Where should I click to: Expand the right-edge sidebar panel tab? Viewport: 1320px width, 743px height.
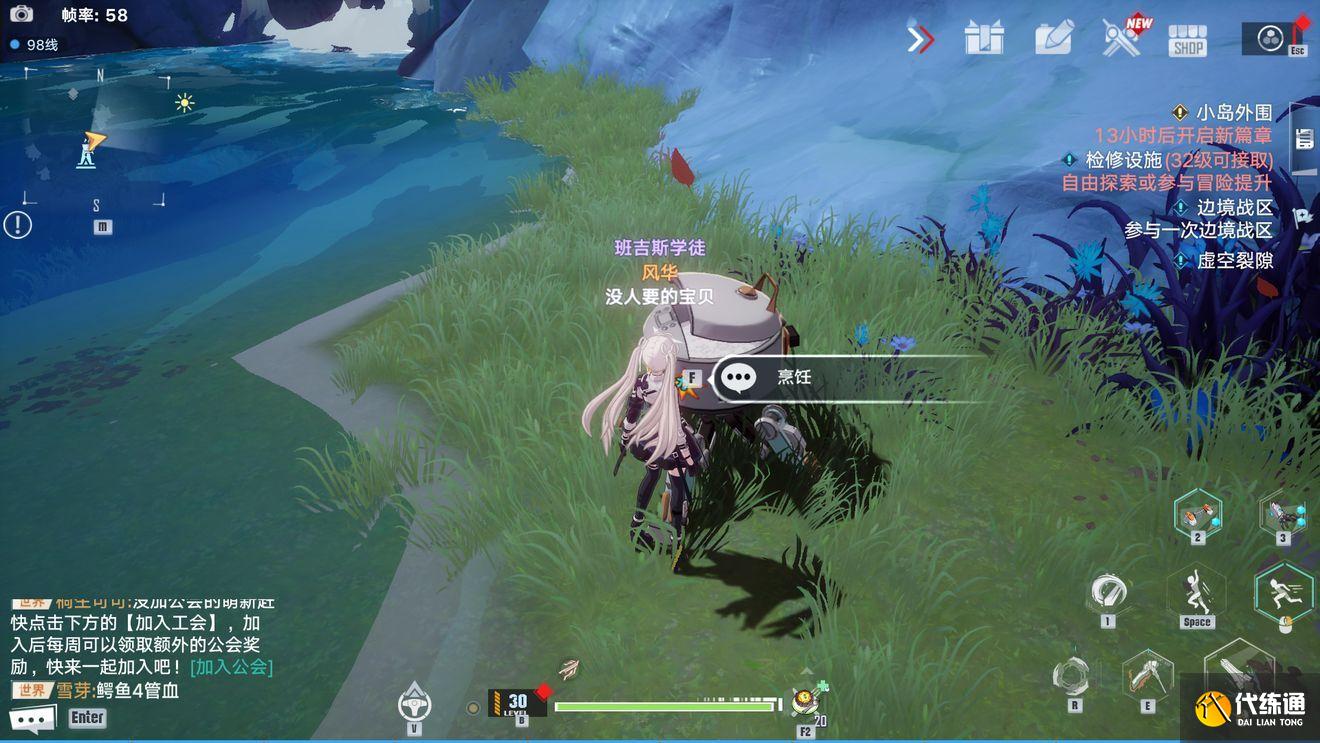click(1303, 140)
